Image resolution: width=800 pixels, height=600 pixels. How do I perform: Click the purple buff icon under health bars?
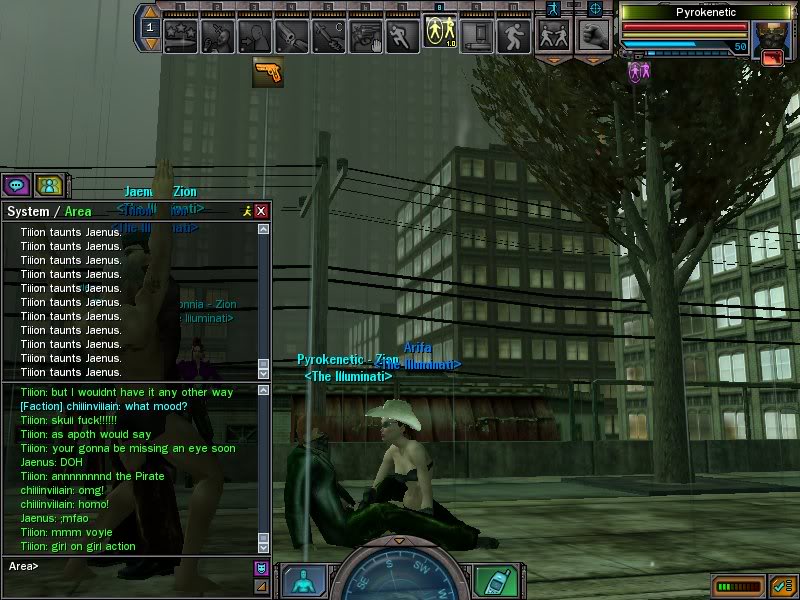click(x=634, y=71)
